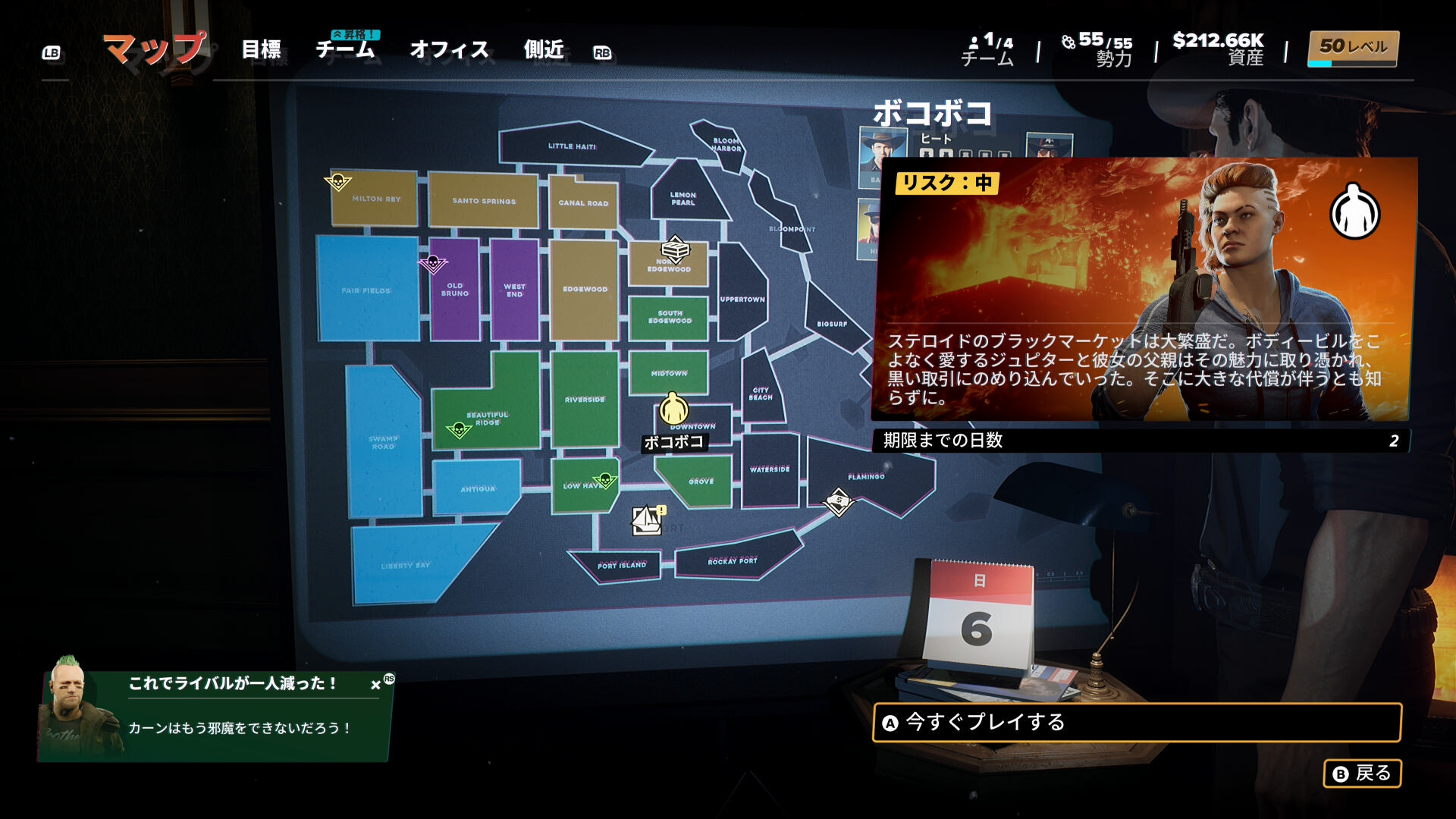The width and height of the screenshot is (1456, 819).
Task: Open the cash stack marker on North Edgewood
Action: pyautogui.click(x=674, y=249)
